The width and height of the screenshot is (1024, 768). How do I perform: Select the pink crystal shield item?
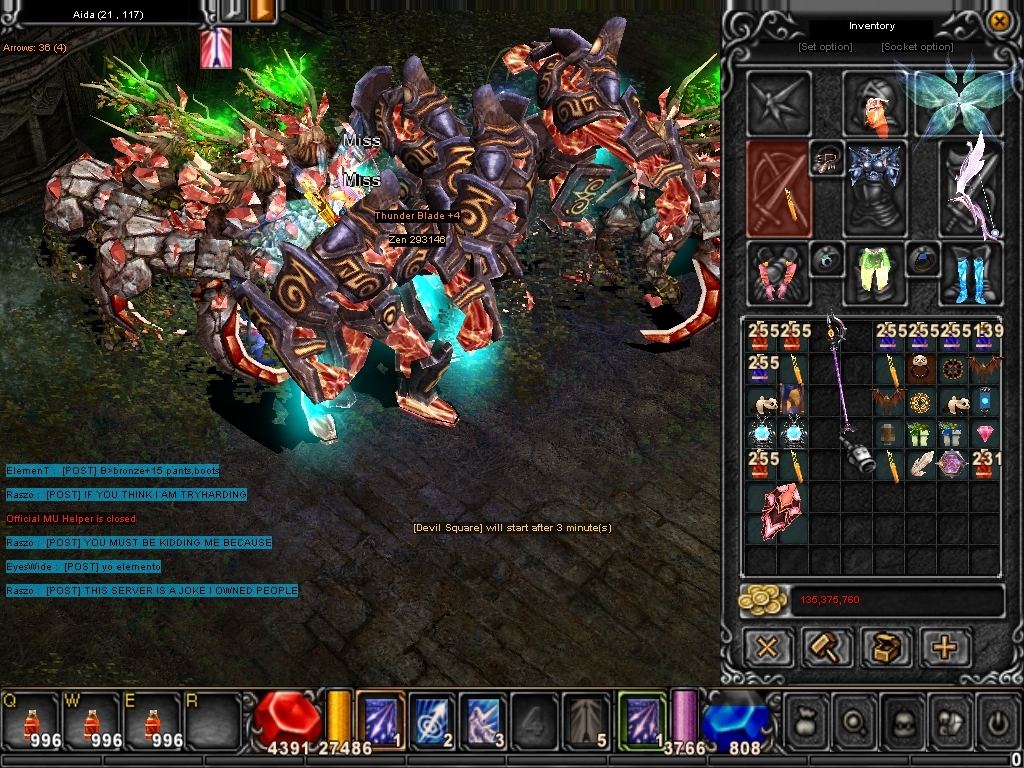776,511
